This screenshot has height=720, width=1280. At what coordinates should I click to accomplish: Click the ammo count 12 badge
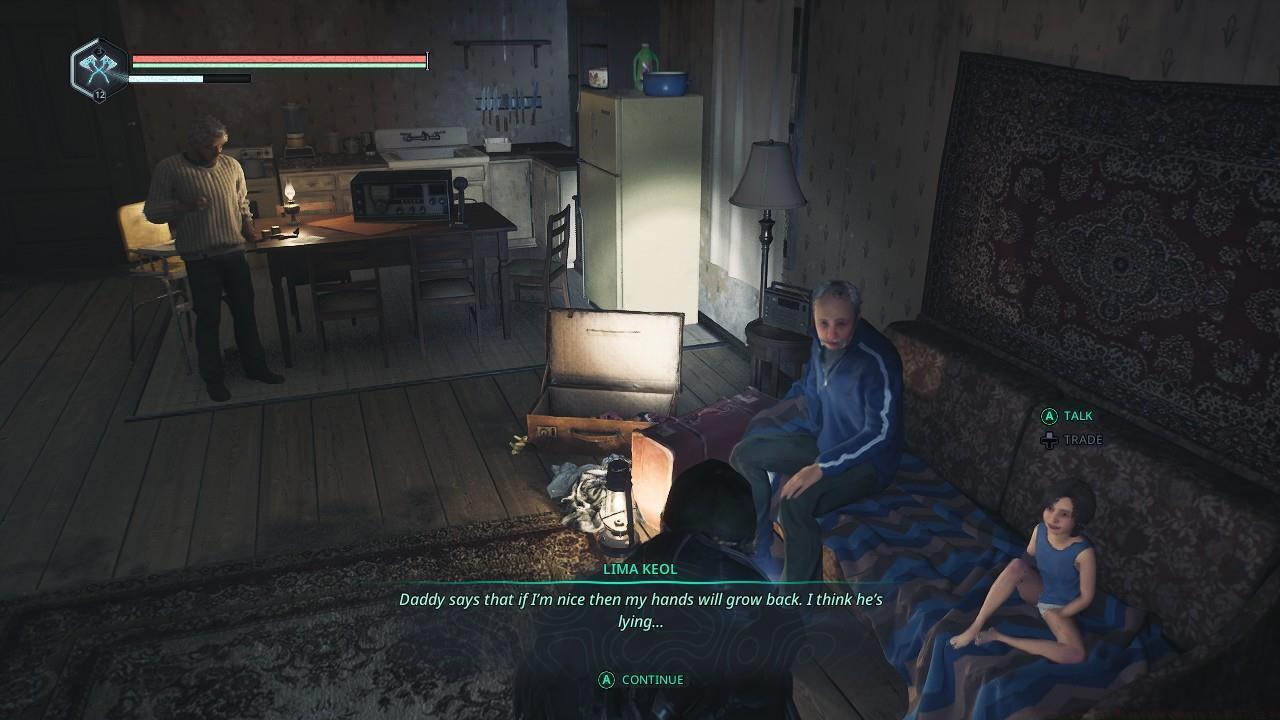99,94
